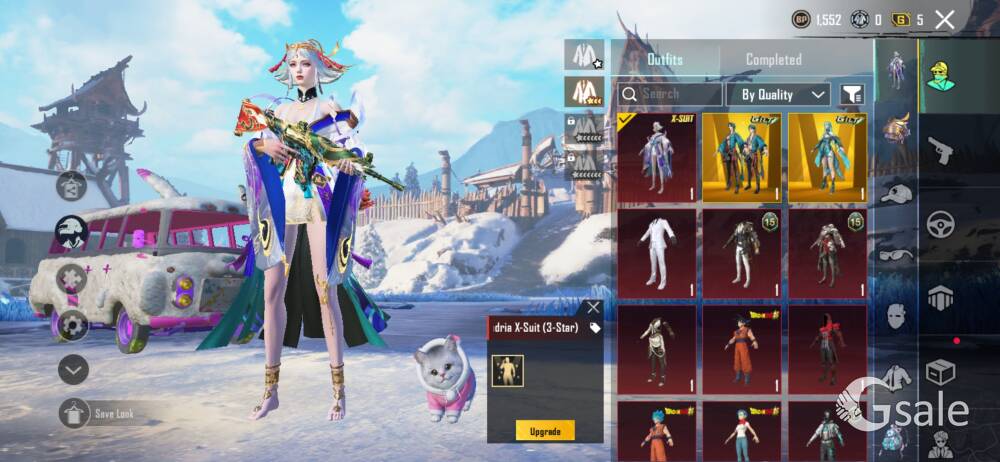The width and height of the screenshot is (1000, 462).
Task: Switch to the Outfits tab
Action: tap(665, 60)
